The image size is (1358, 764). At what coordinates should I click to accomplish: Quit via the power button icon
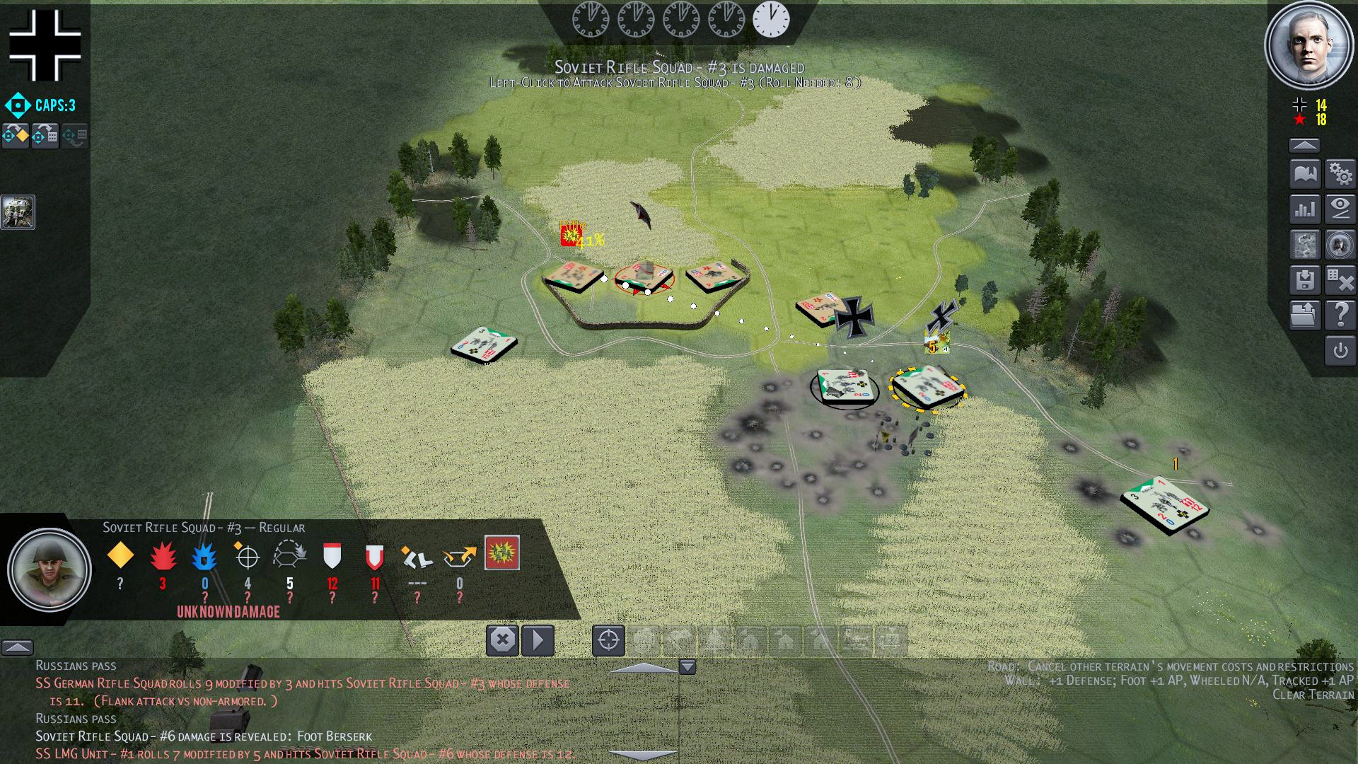click(x=1339, y=351)
